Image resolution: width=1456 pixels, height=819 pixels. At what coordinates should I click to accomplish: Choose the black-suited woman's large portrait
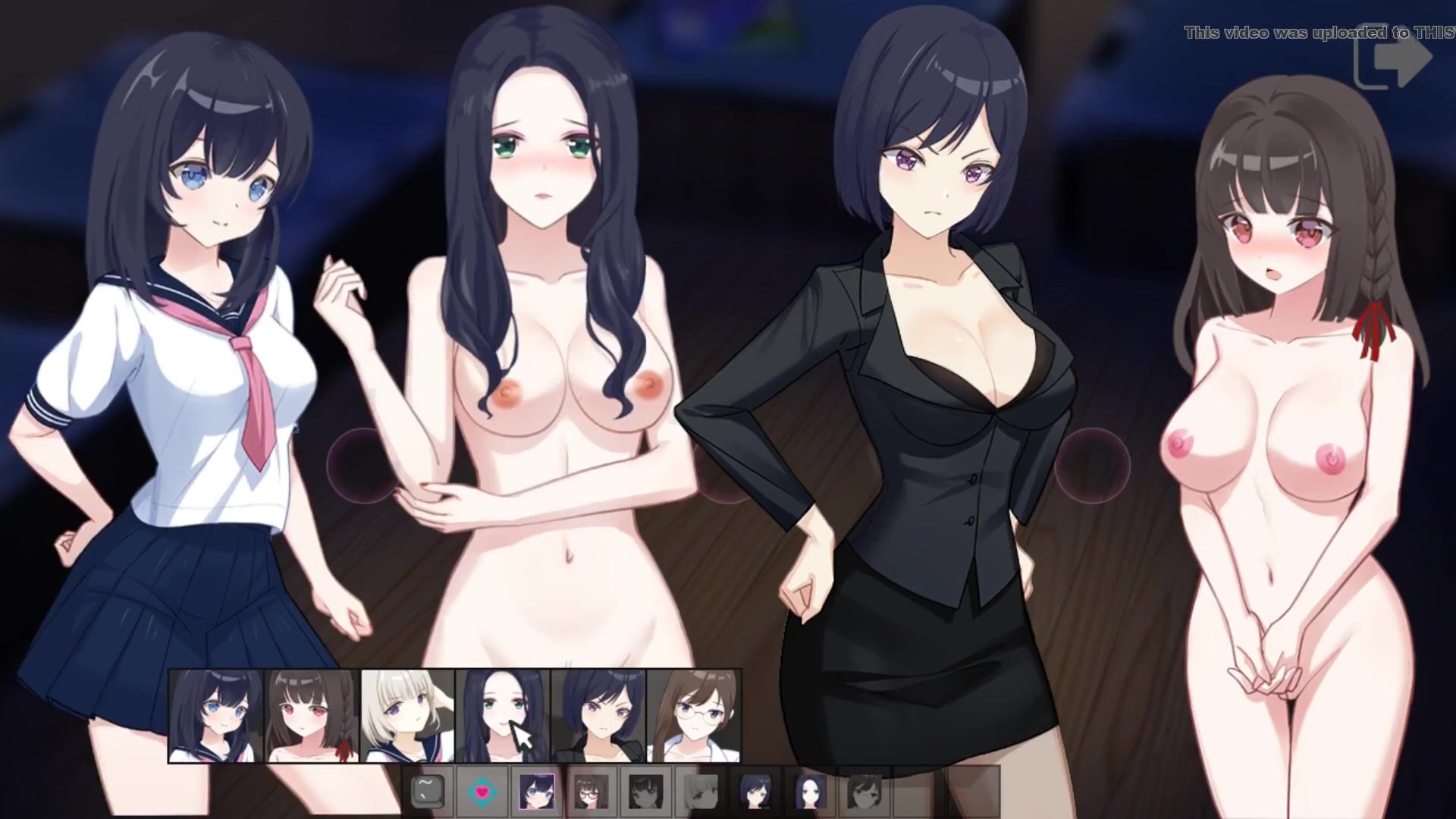598,716
